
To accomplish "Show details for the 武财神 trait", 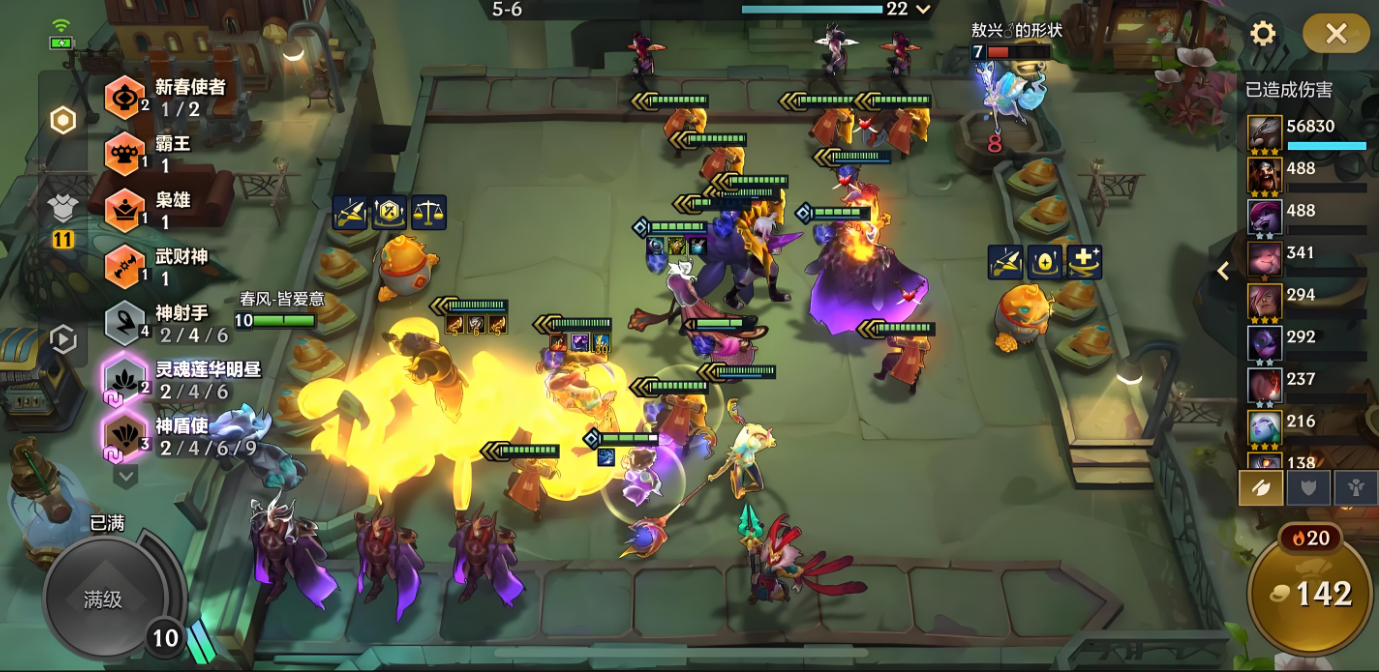I will [126, 267].
